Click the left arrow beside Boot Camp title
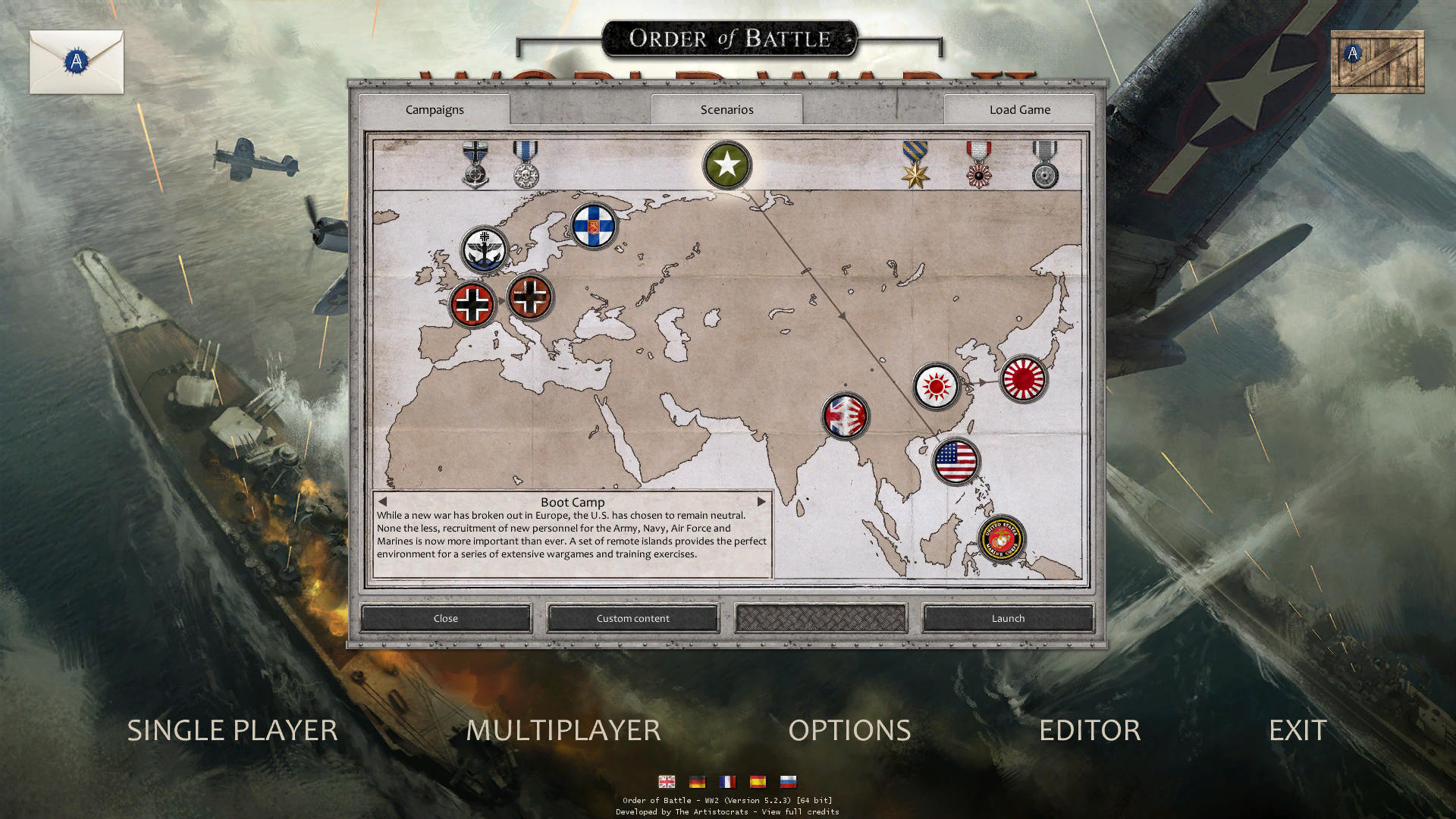This screenshot has height=819, width=1456. [381, 501]
